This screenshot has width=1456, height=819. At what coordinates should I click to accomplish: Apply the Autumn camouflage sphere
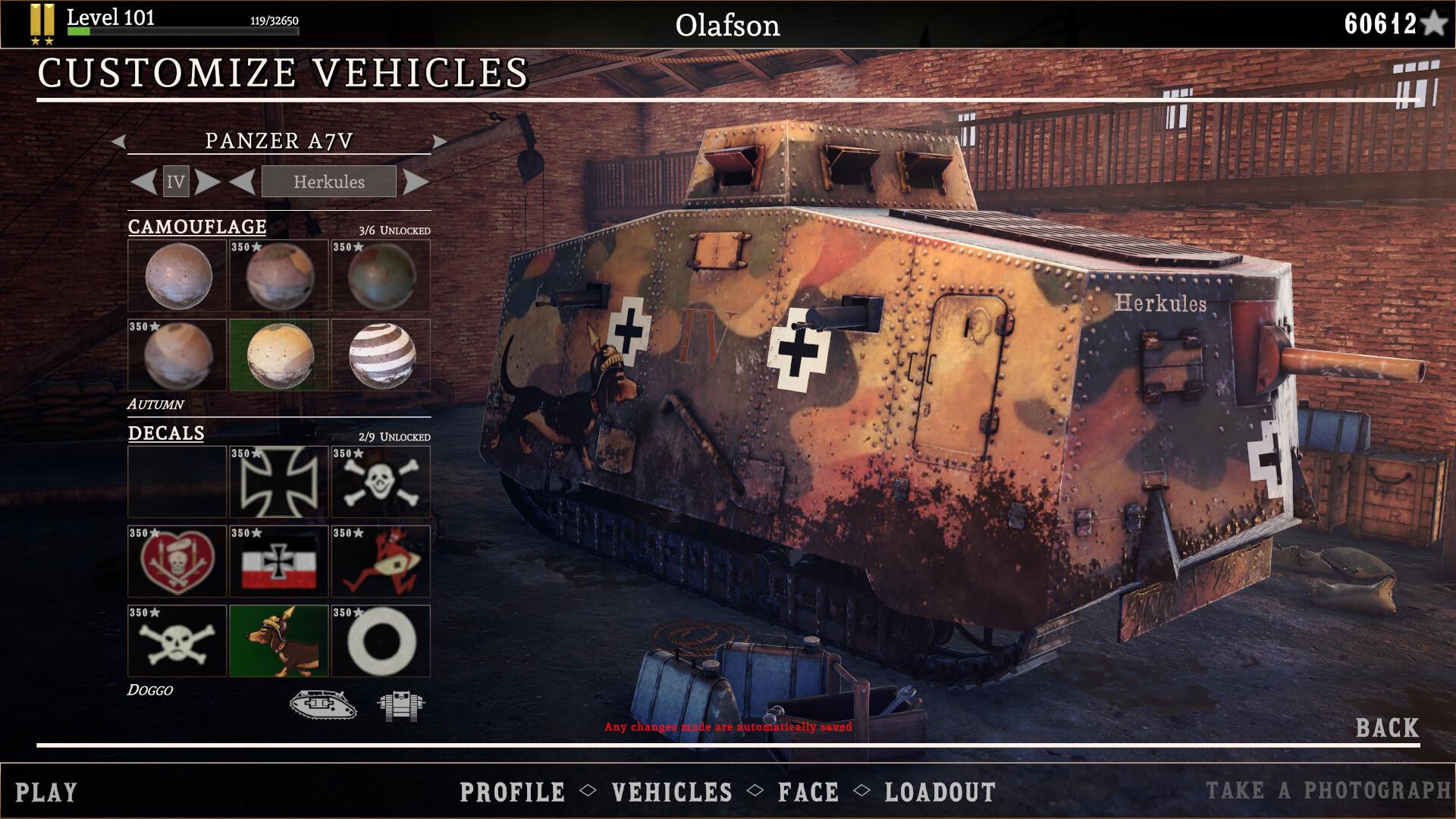click(279, 355)
